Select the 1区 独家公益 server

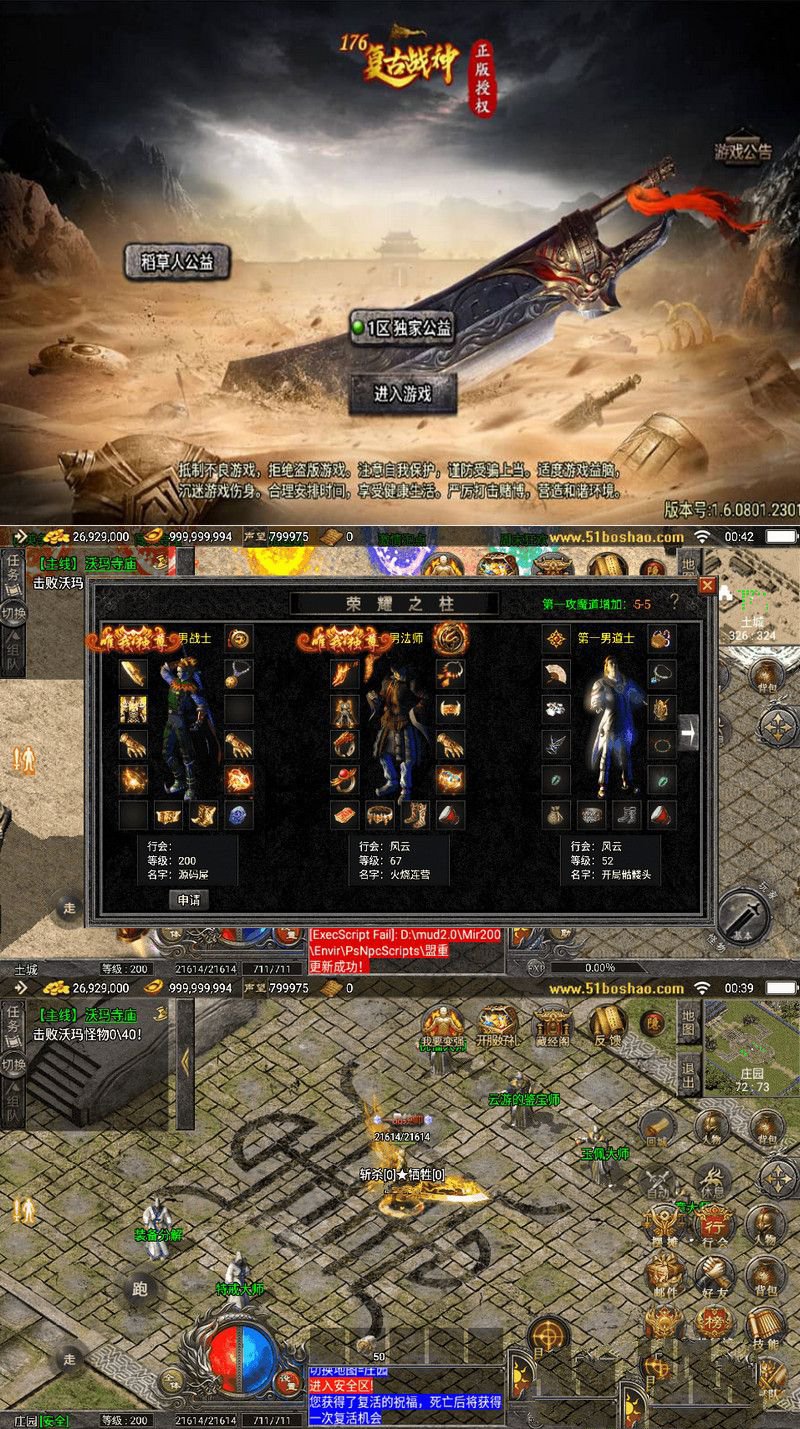tap(402, 328)
